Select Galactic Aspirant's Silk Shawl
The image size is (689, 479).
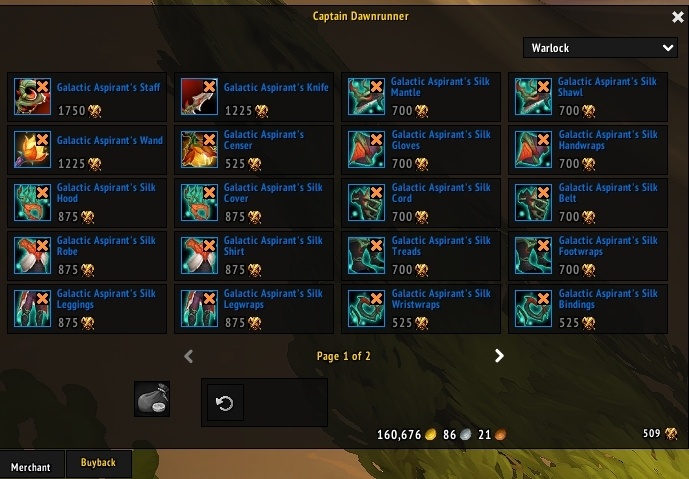tap(533, 96)
